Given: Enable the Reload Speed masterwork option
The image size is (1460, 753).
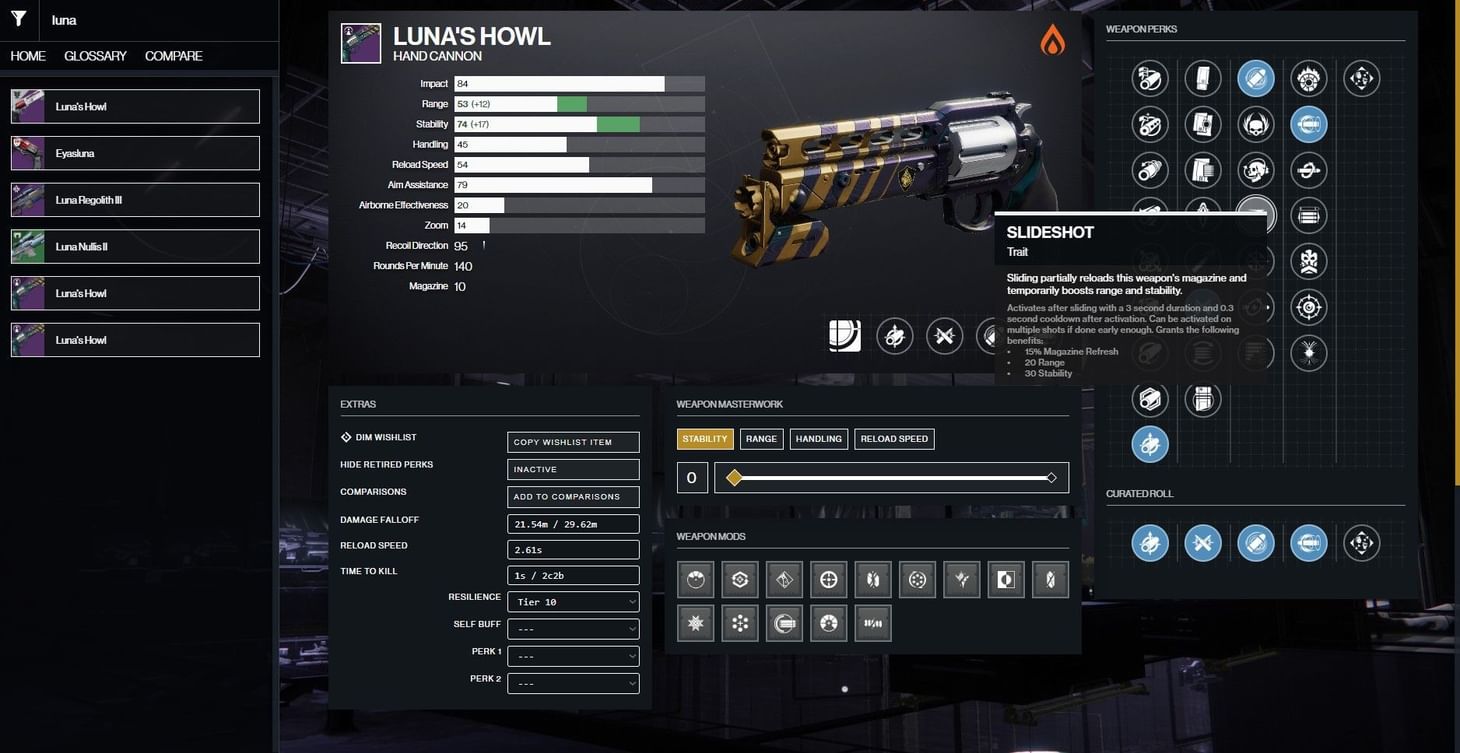Looking at the screenshot, I should [x=893, y=438].
